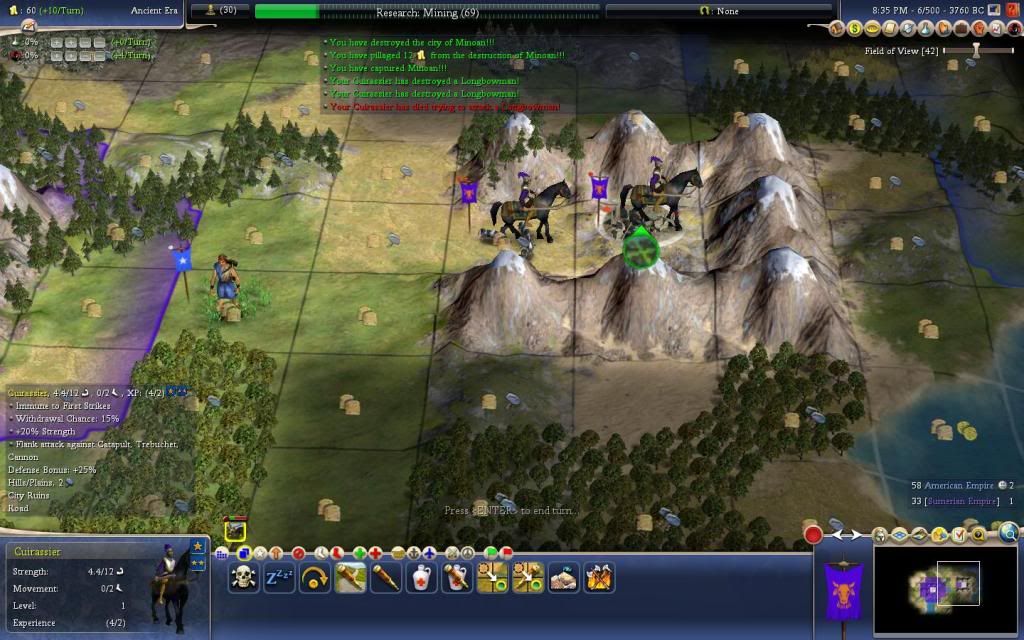
Task: Click the red End Turn button
Action: 813,534
